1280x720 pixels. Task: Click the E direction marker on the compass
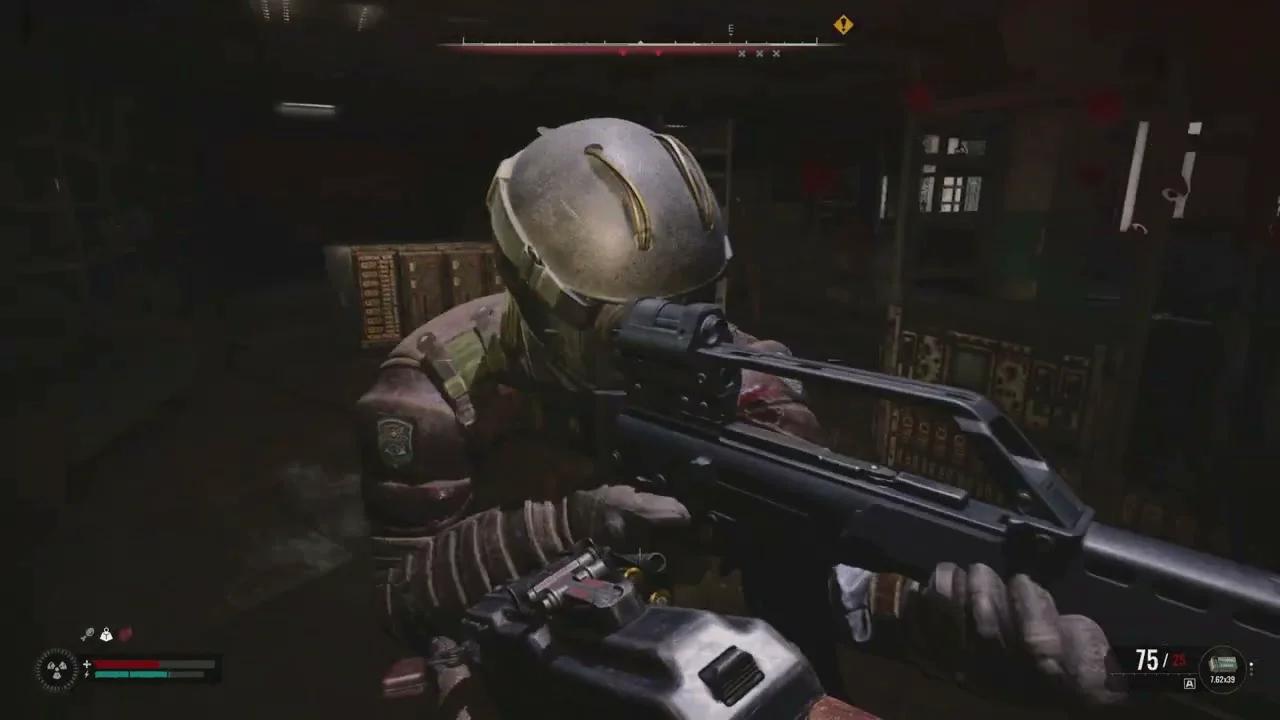coord(731,29)
